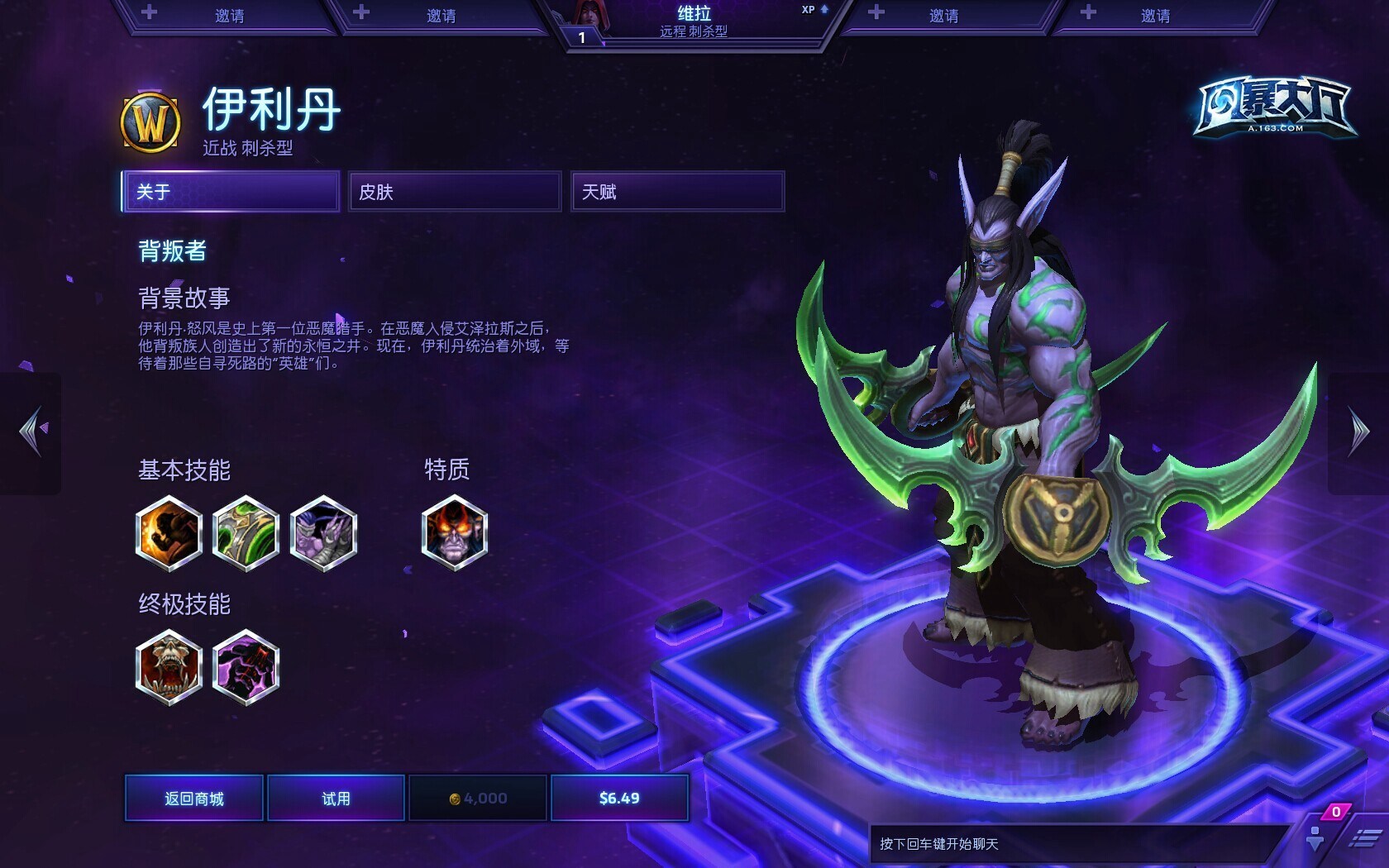Image resolution: width=1389 pixels, height=868 pixels.
Task: Show the next hero with right arrow
Action: (x=1358, y=431)
